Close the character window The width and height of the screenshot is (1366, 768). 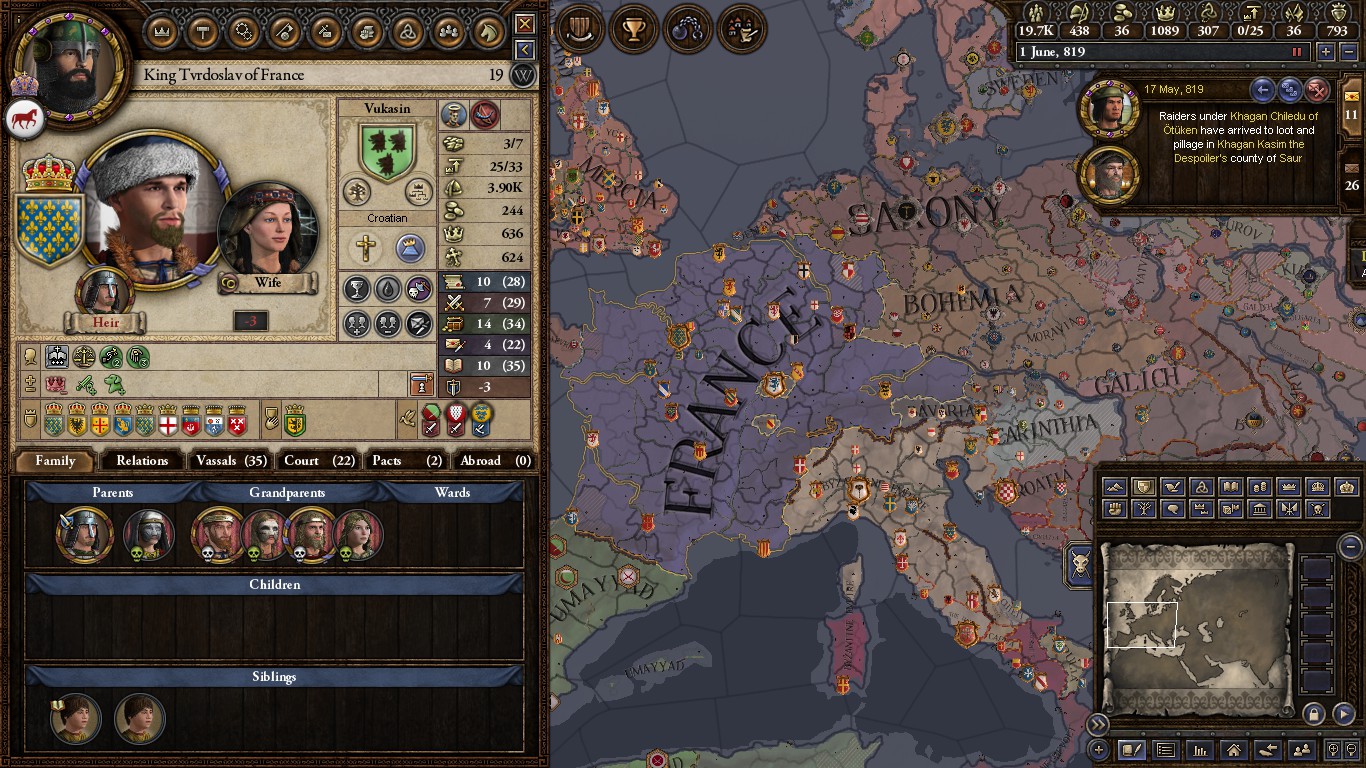click(x=524, y=23)
